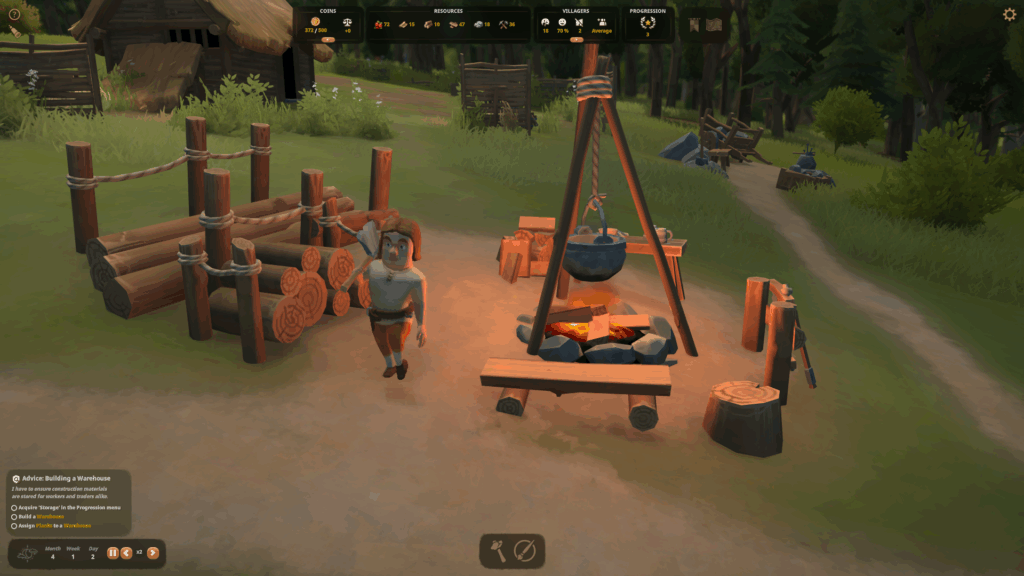Open the settings gear icon
Viewport: 1024px width, 576px height.
[x=1009, y=15]
